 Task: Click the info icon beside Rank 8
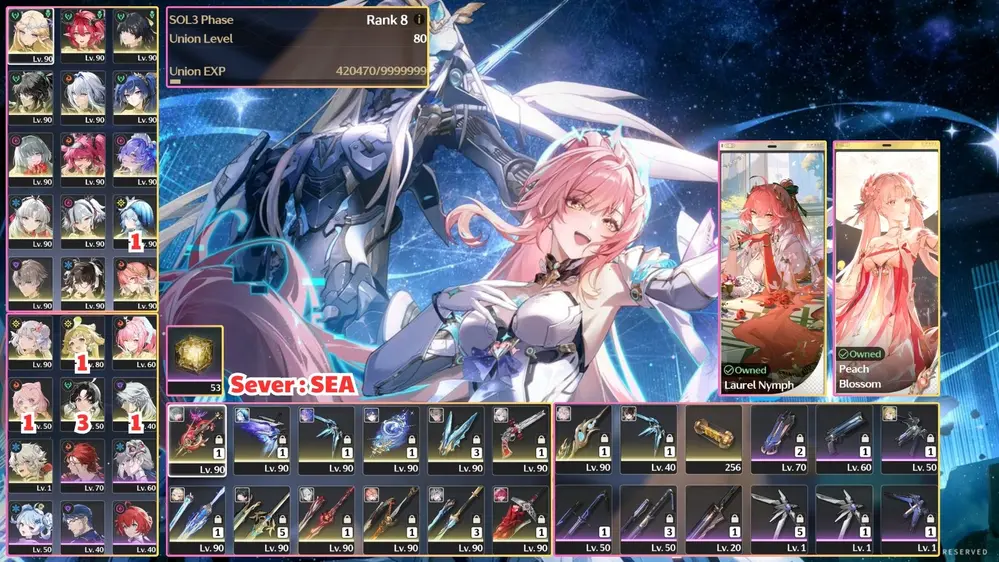[419, 19]
